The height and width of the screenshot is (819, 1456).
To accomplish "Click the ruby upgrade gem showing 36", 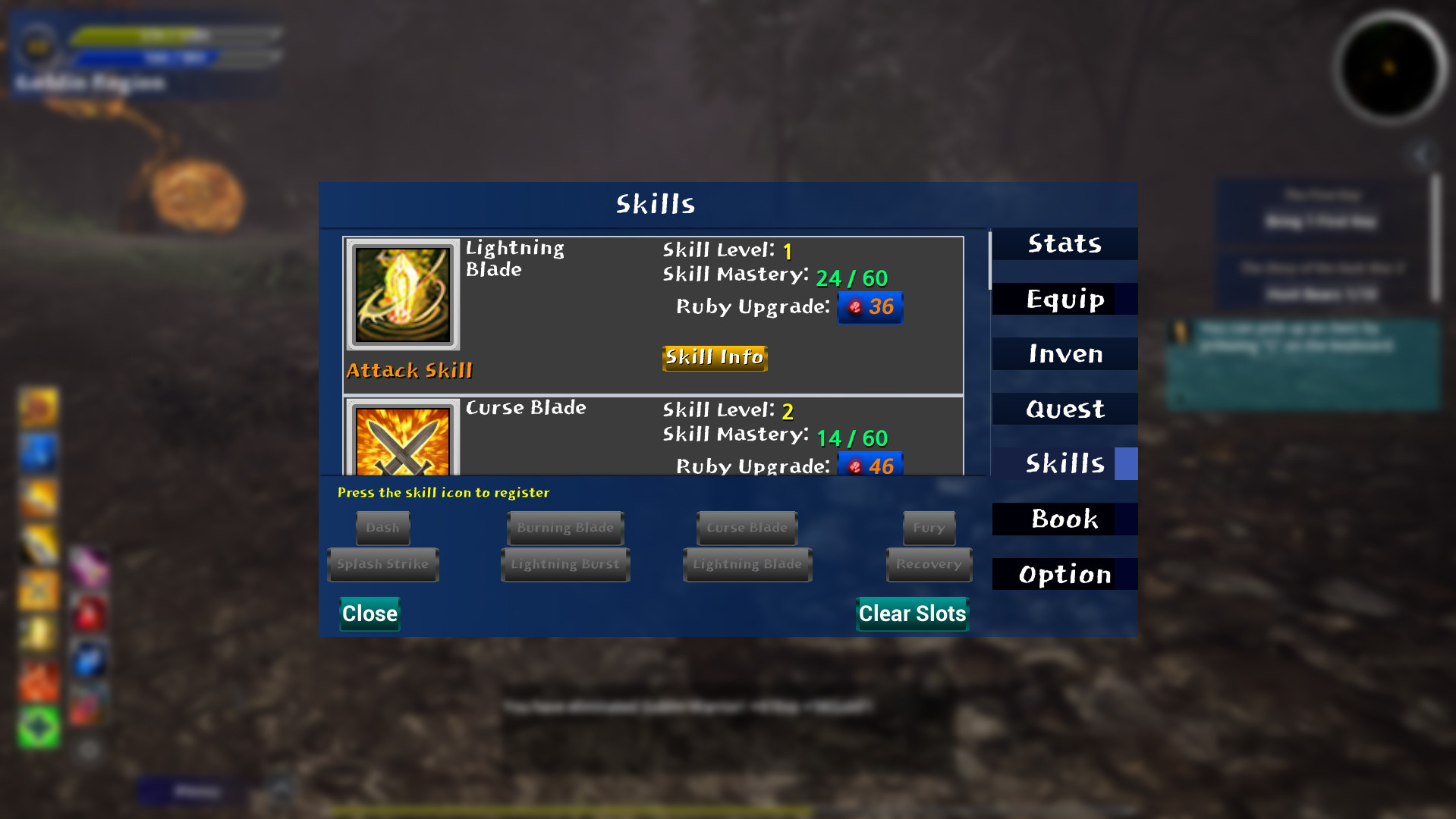I will (870, 307).
